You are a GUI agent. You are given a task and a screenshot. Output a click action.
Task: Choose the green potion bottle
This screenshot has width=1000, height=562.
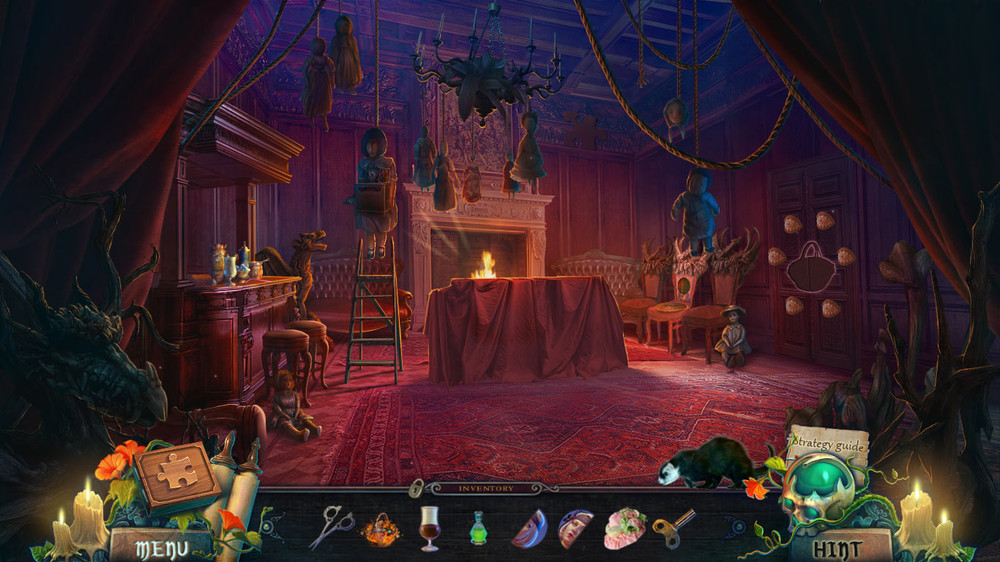point(479,527)
